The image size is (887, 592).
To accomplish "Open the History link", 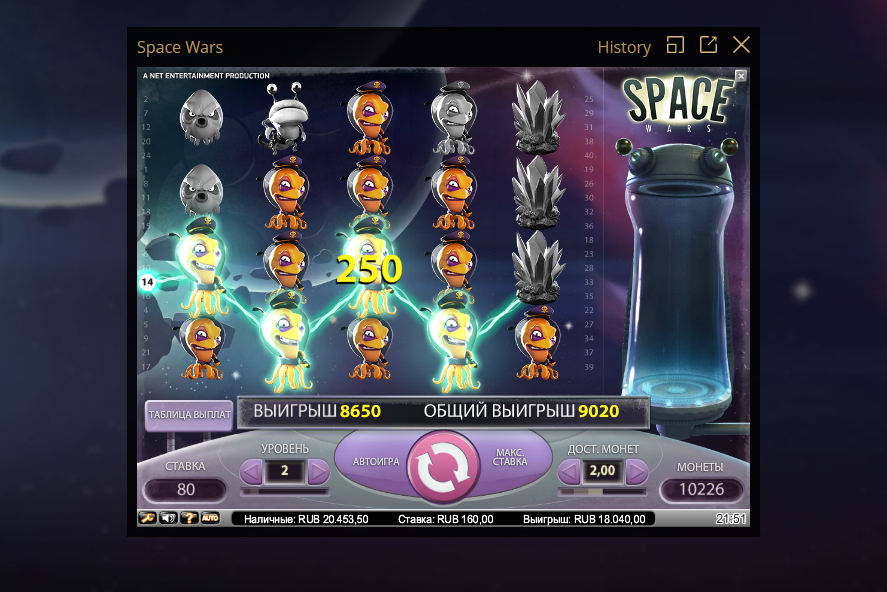I will tap(624, 47).
